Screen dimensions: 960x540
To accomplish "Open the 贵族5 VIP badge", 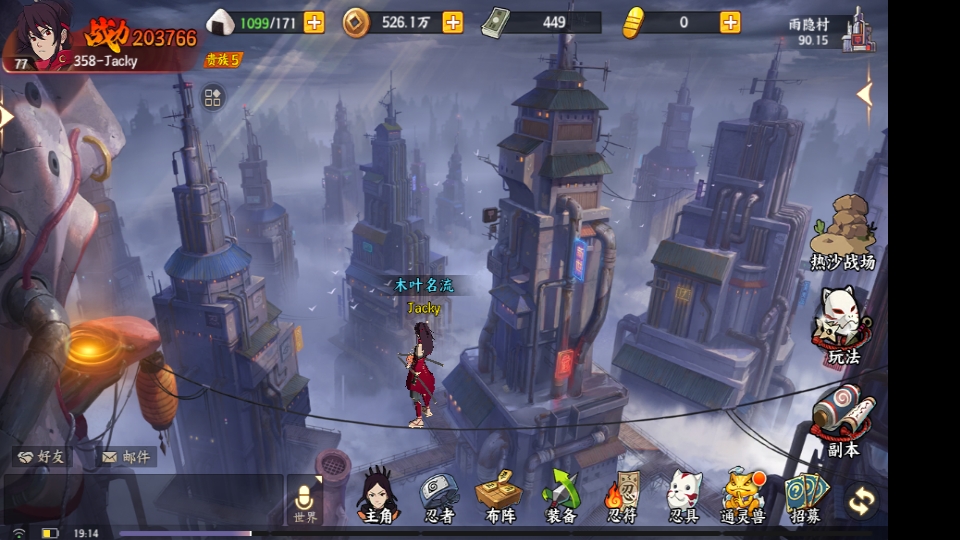I will click(222, 60).
